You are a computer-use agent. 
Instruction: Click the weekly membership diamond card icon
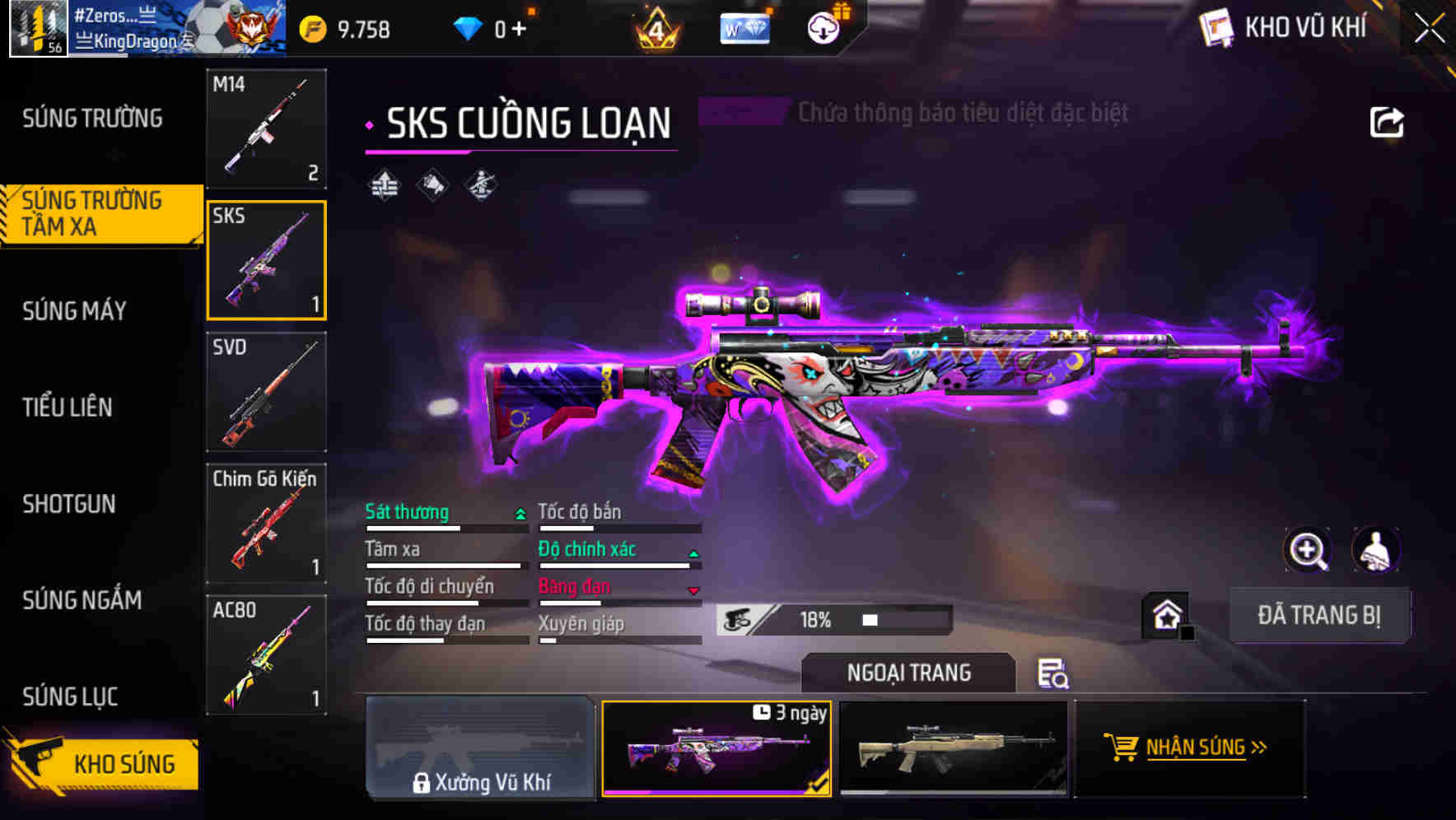coord(744,27)
